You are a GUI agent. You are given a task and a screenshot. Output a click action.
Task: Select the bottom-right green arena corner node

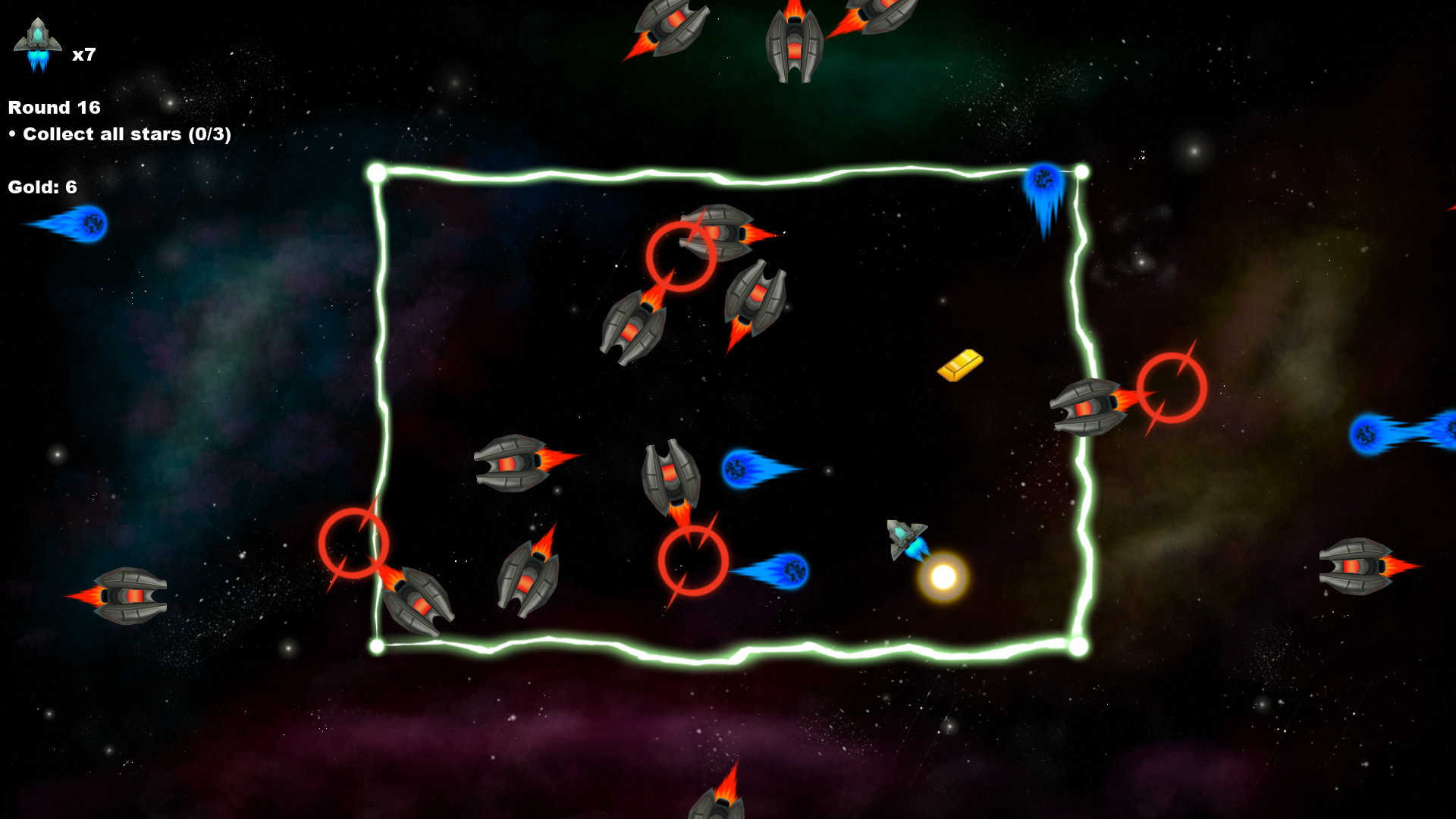click(x=1078, y=645)
